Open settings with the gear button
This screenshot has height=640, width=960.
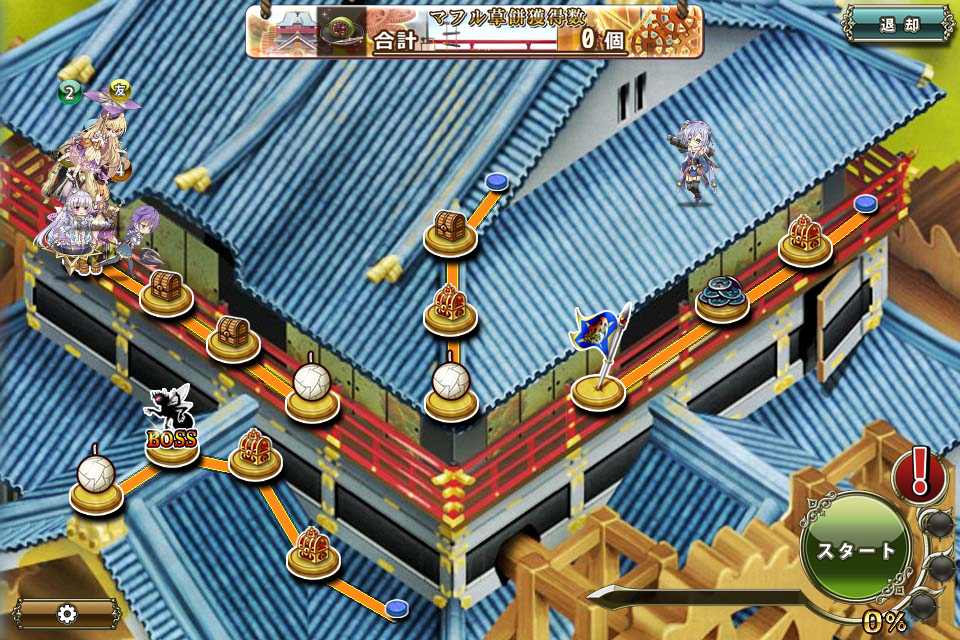pyautogui.click(x=67, y=613)
